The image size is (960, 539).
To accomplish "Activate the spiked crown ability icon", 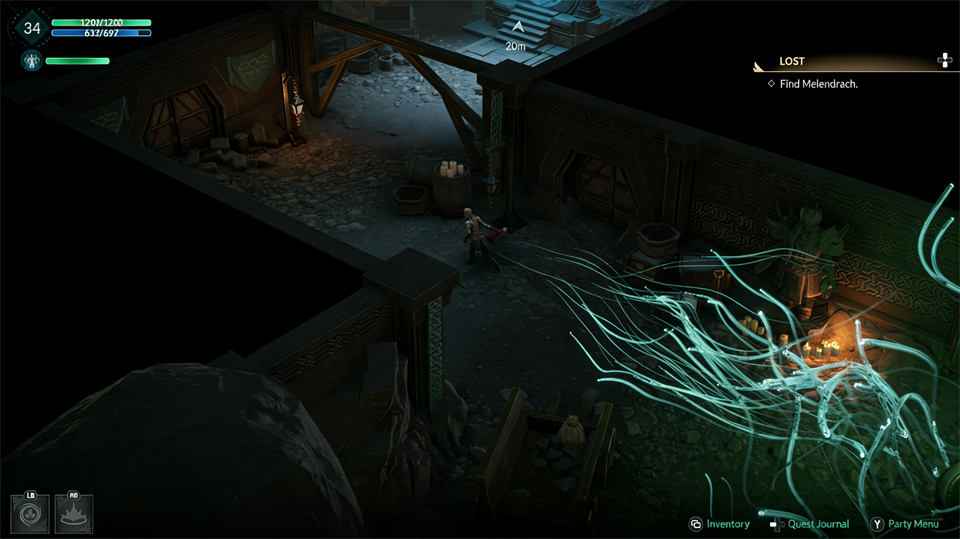I will coord(74,513).
